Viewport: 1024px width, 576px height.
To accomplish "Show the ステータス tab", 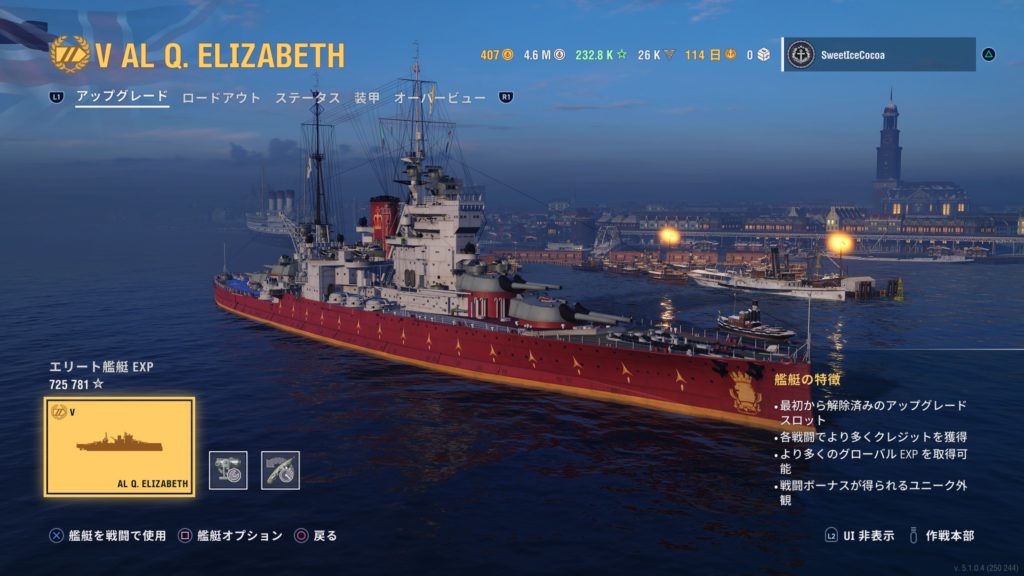I will click(308, 98).
